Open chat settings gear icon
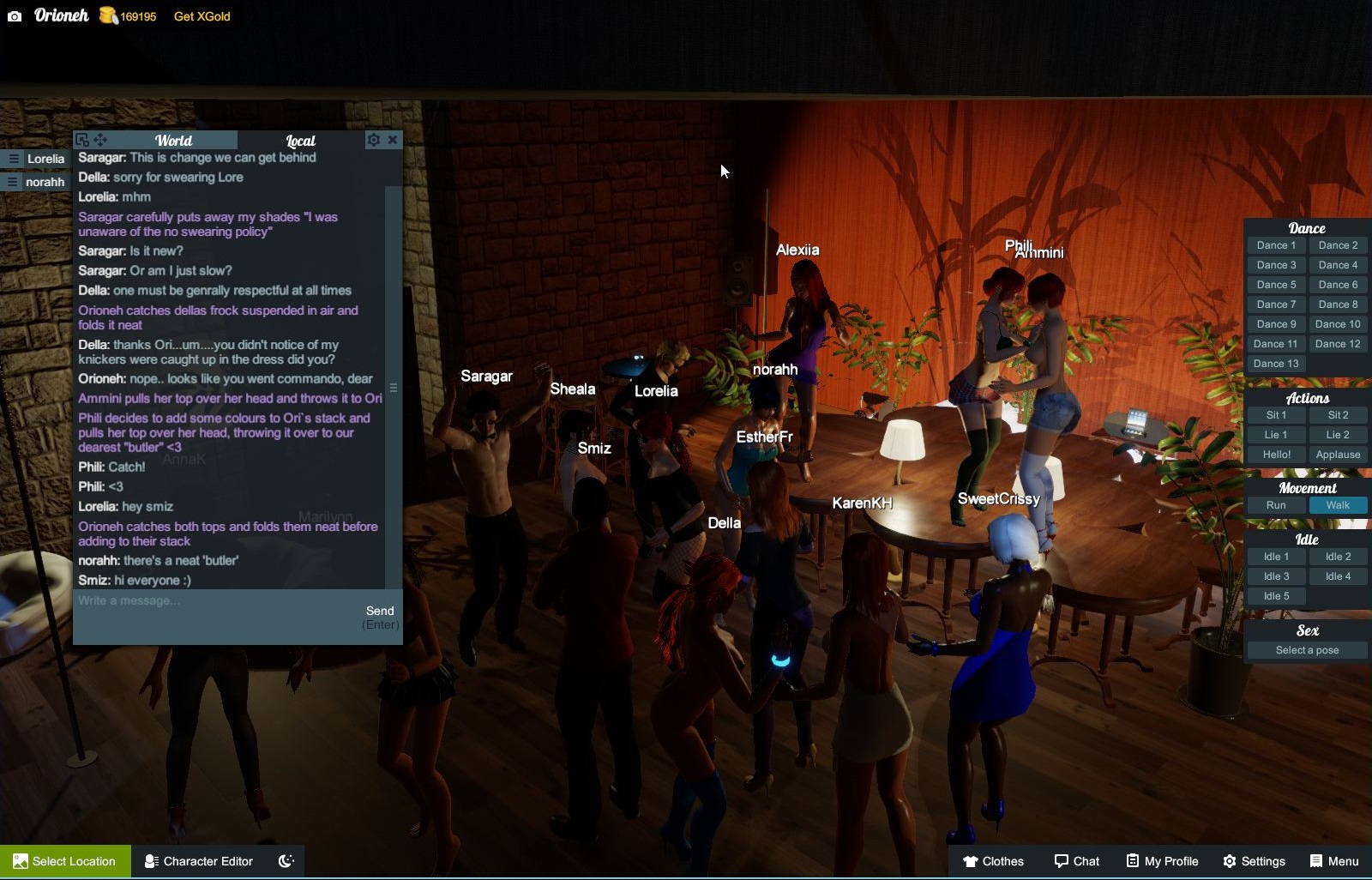This screenshot has width=1372, height=880. click(373, 140)
